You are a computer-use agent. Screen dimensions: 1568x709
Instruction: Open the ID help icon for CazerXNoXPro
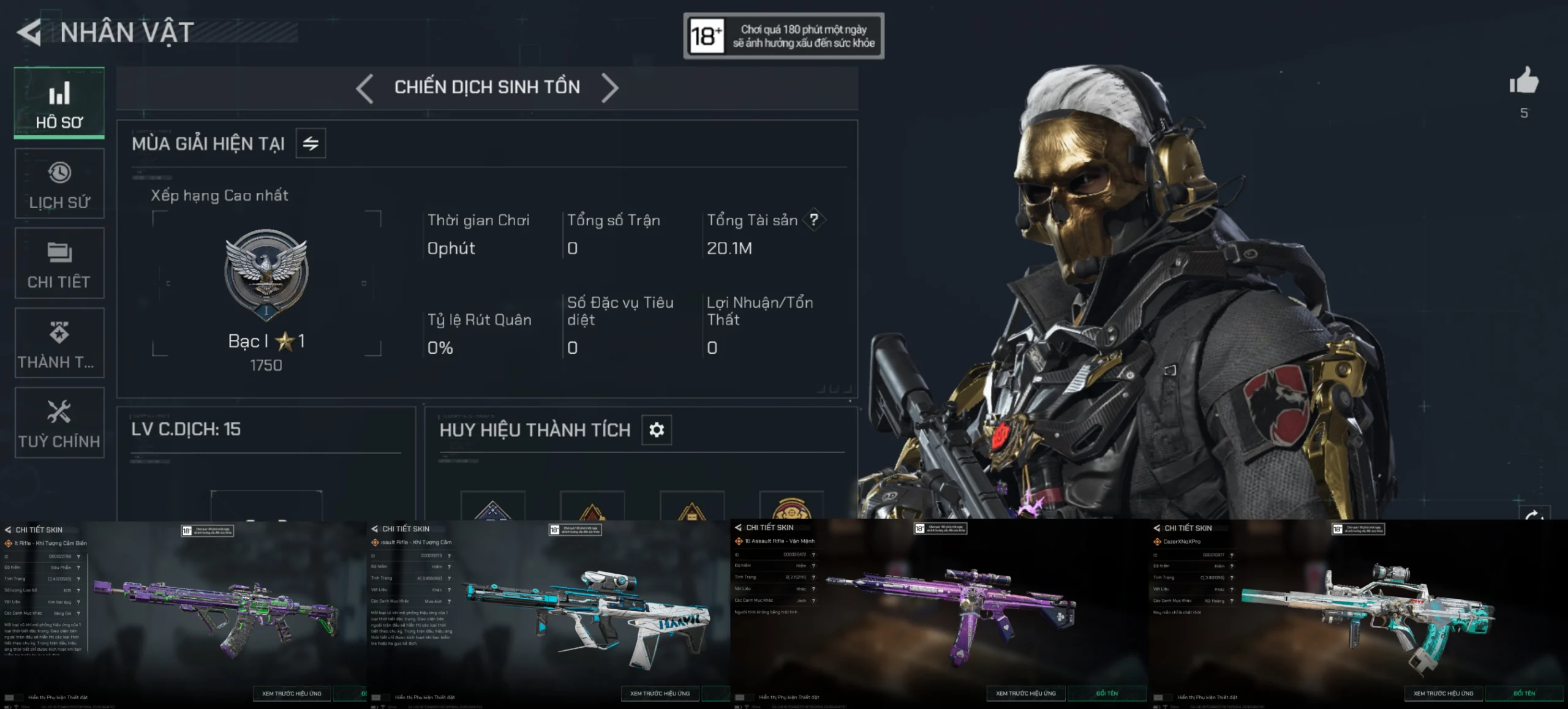pyautogui.click(x=1232, y=555)
